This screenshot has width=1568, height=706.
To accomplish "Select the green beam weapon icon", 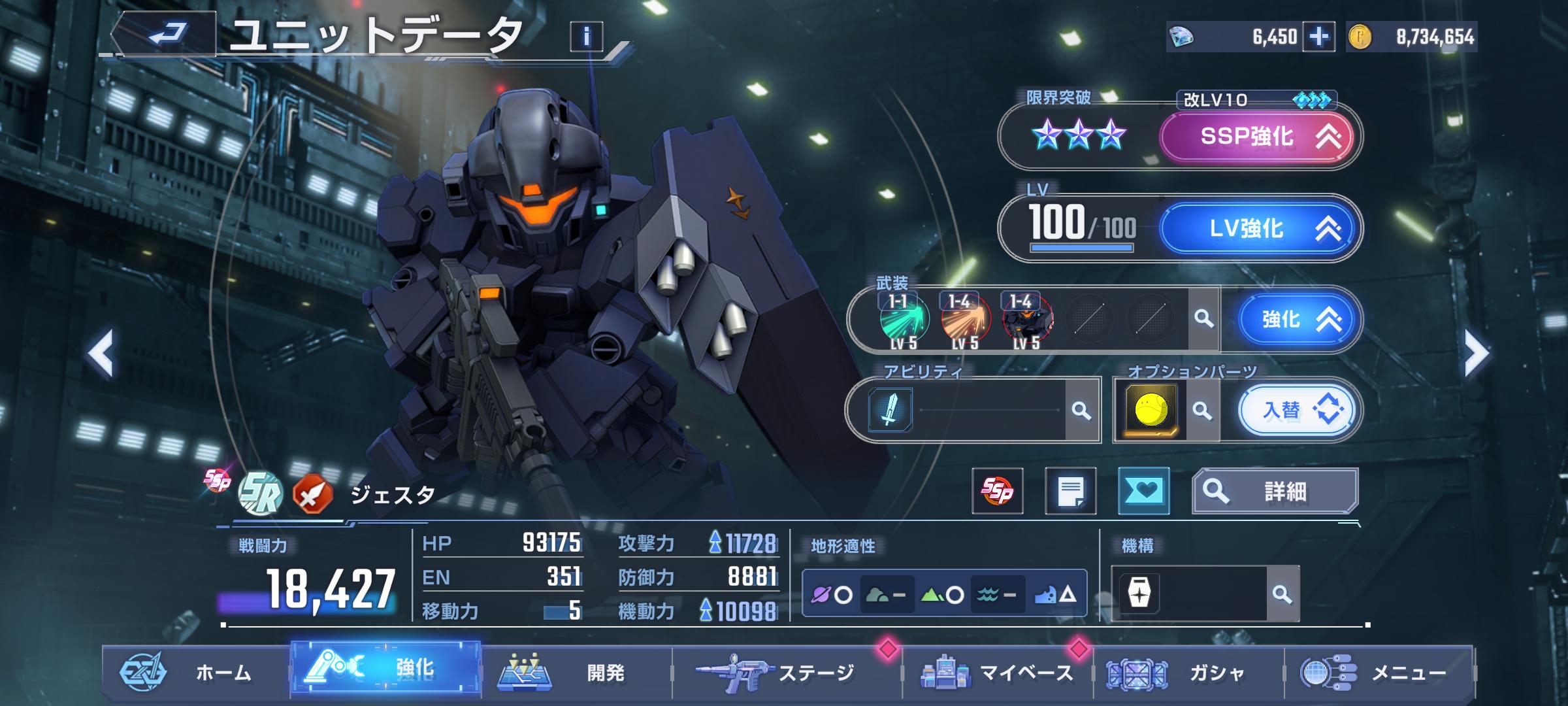I will click(x=904, y=320).
